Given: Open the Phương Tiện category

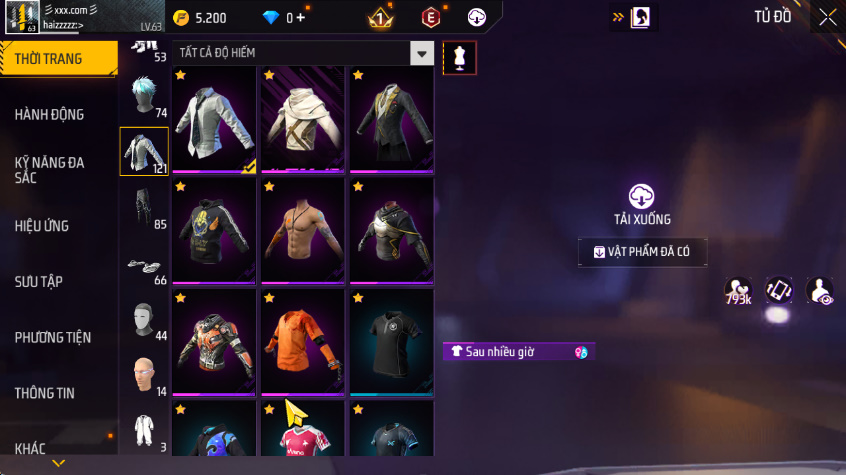Looking at the screenshot, I should pos(52,337).
